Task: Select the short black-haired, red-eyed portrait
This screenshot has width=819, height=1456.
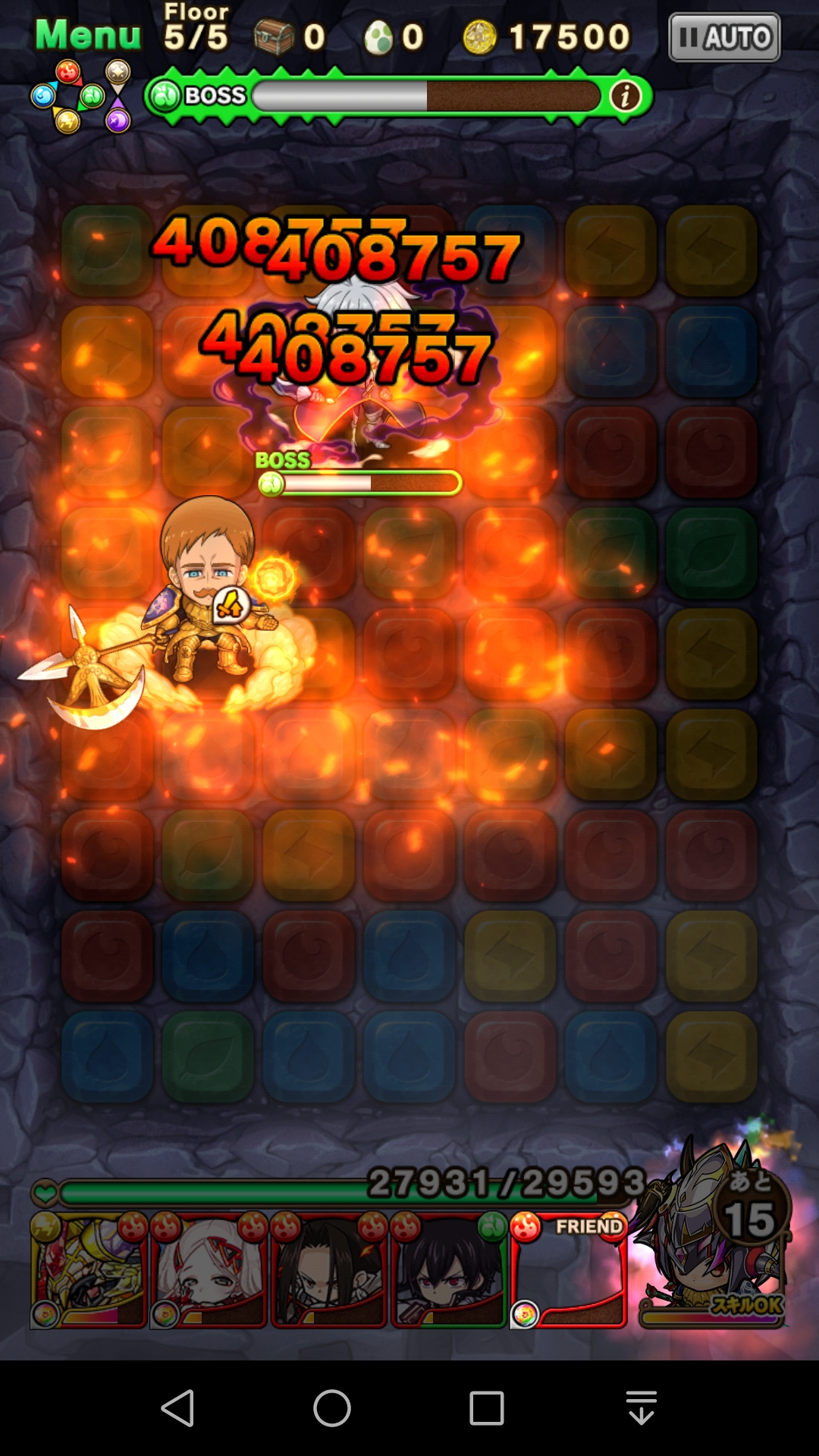Action: 448,1269
